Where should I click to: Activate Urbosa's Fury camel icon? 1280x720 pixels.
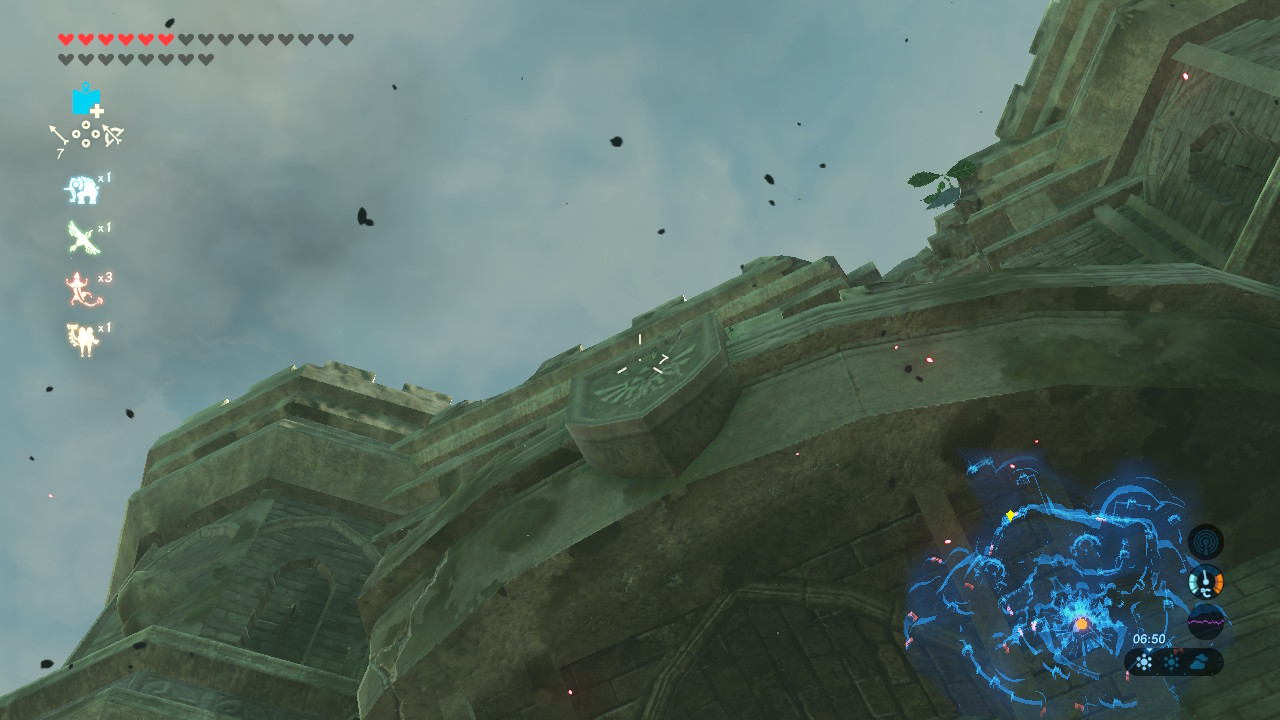(x=81, y=340)
